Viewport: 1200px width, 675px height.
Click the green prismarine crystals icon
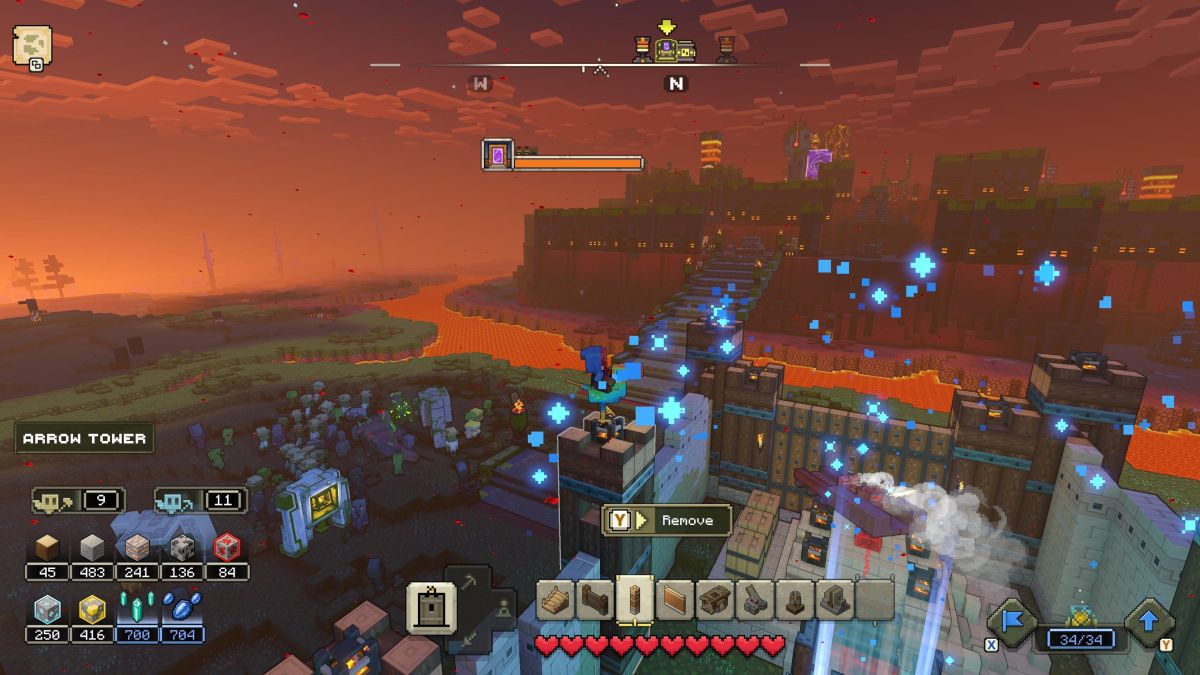136,608
